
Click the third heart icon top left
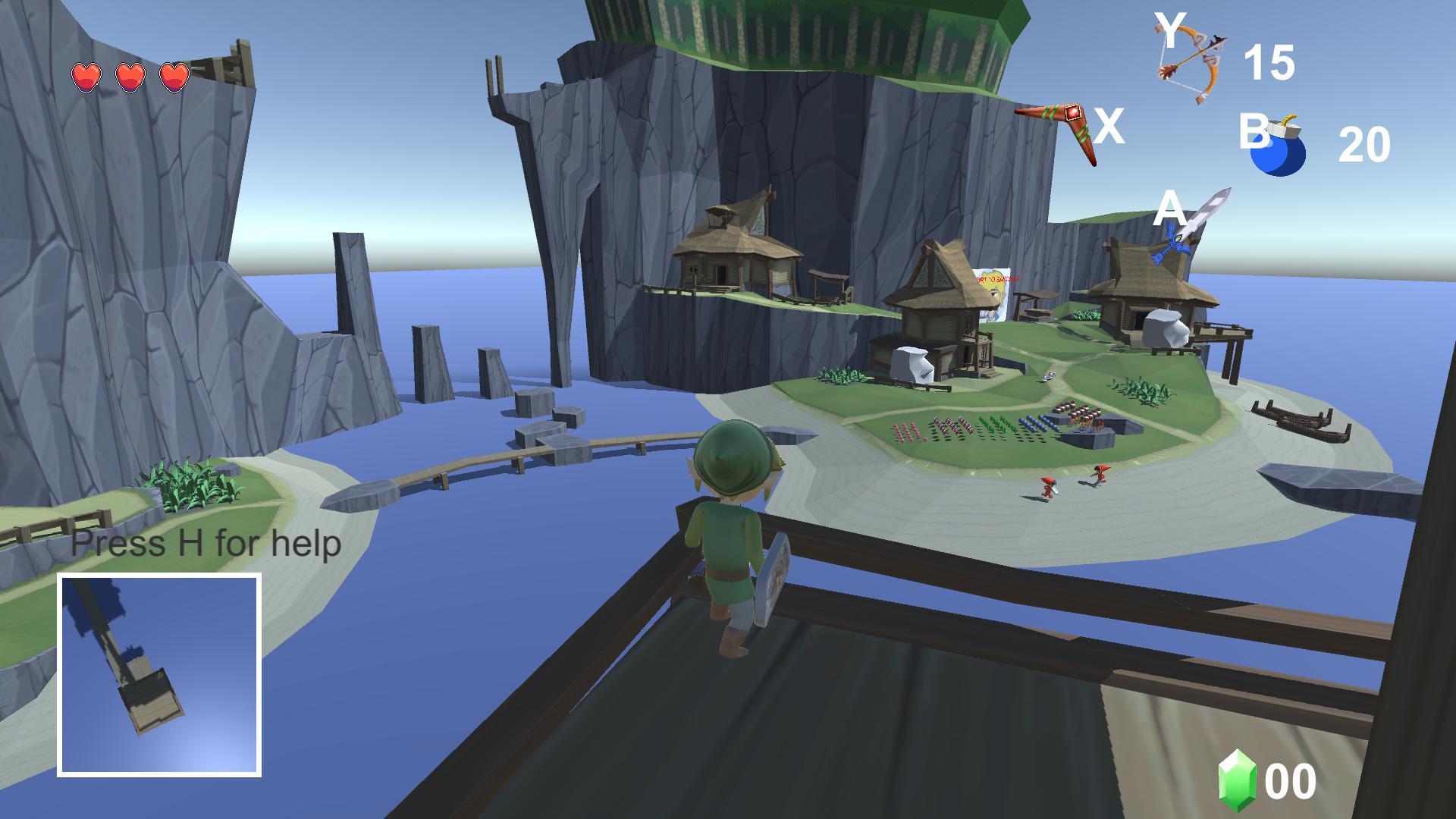[x=173, y=76]
